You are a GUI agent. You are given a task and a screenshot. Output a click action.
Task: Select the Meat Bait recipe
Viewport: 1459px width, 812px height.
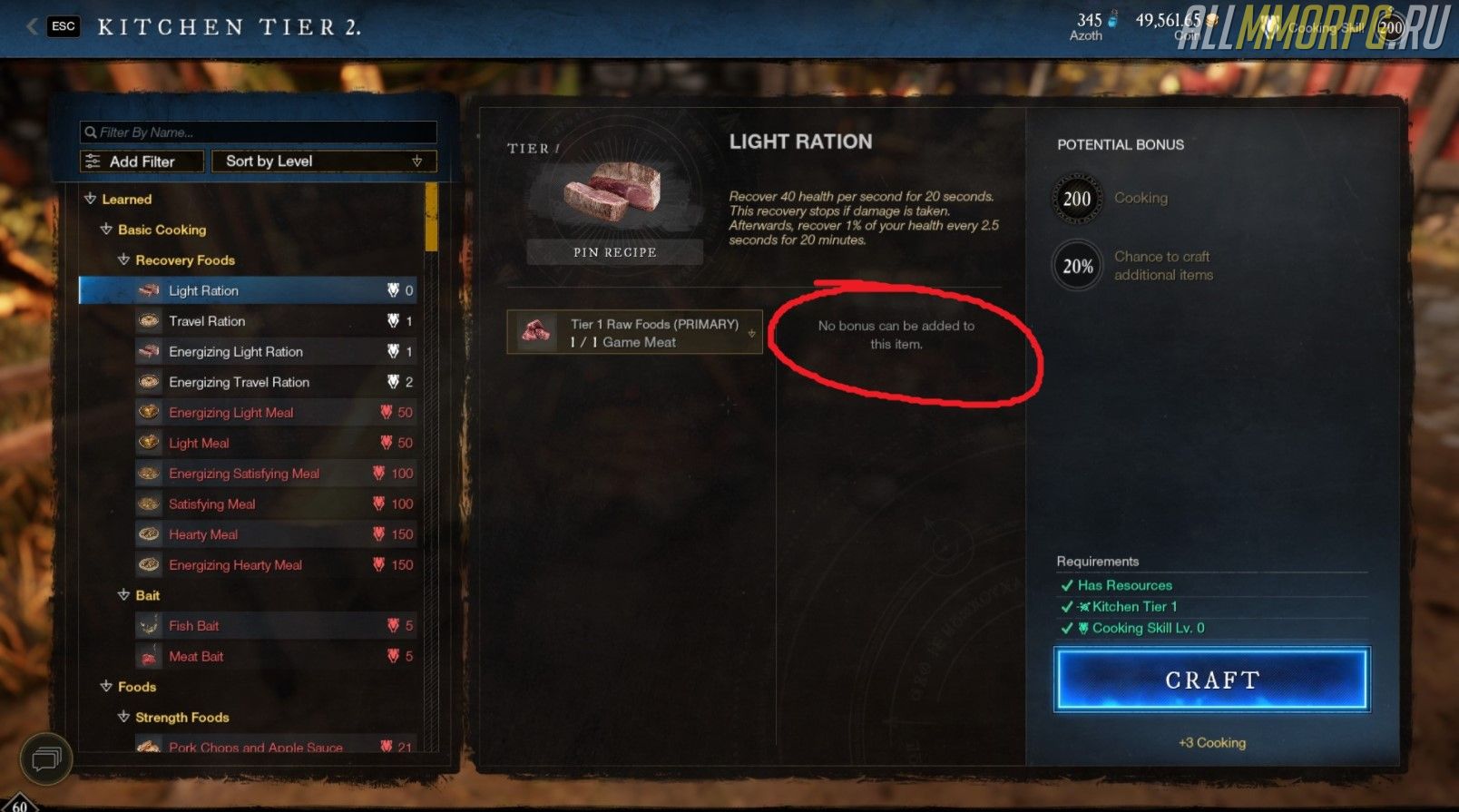[196, 657]
